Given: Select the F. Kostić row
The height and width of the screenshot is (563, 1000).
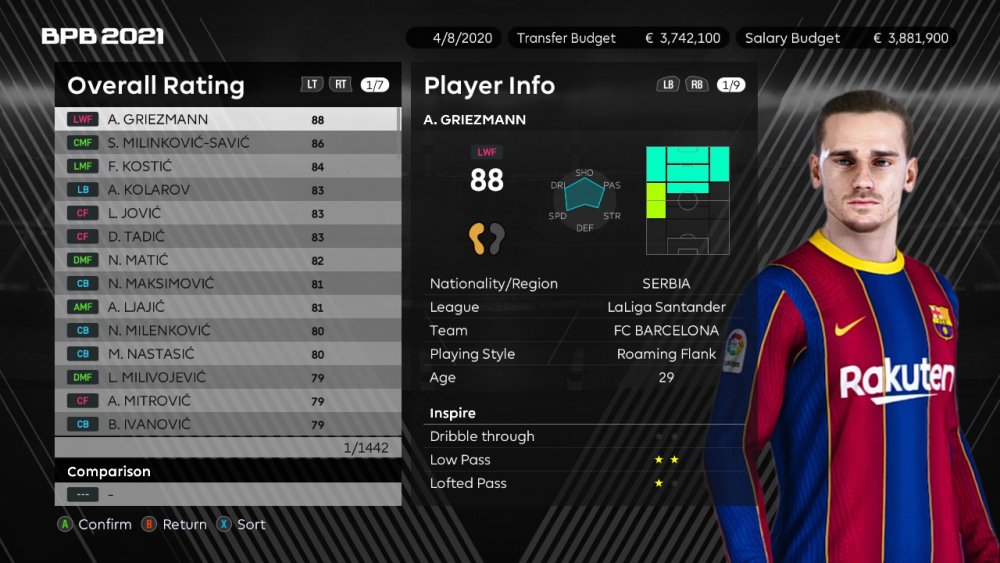Looking at the screenshot, I should 227,166.
